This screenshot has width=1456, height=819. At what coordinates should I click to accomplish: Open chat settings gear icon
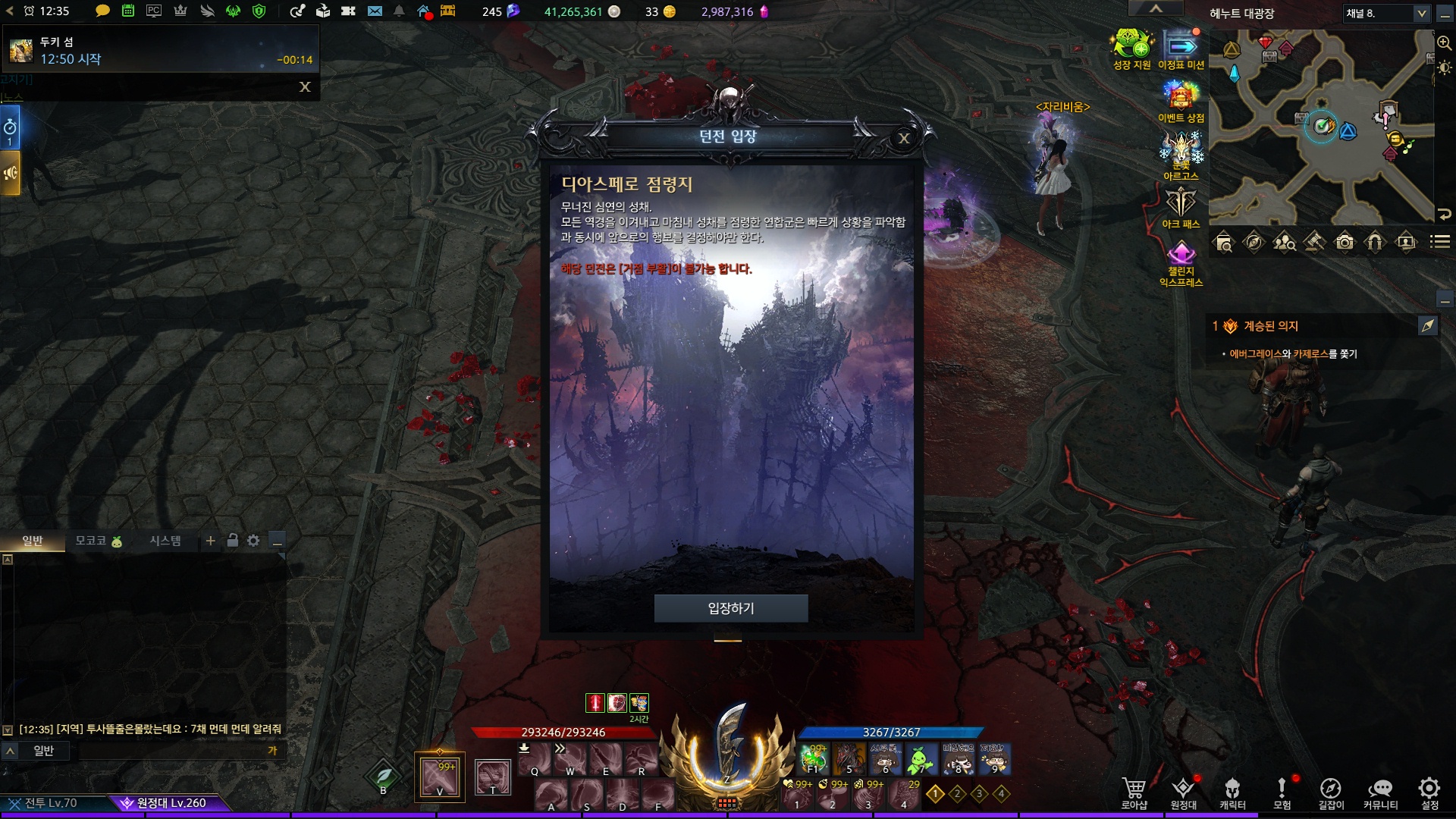[253, 541]
